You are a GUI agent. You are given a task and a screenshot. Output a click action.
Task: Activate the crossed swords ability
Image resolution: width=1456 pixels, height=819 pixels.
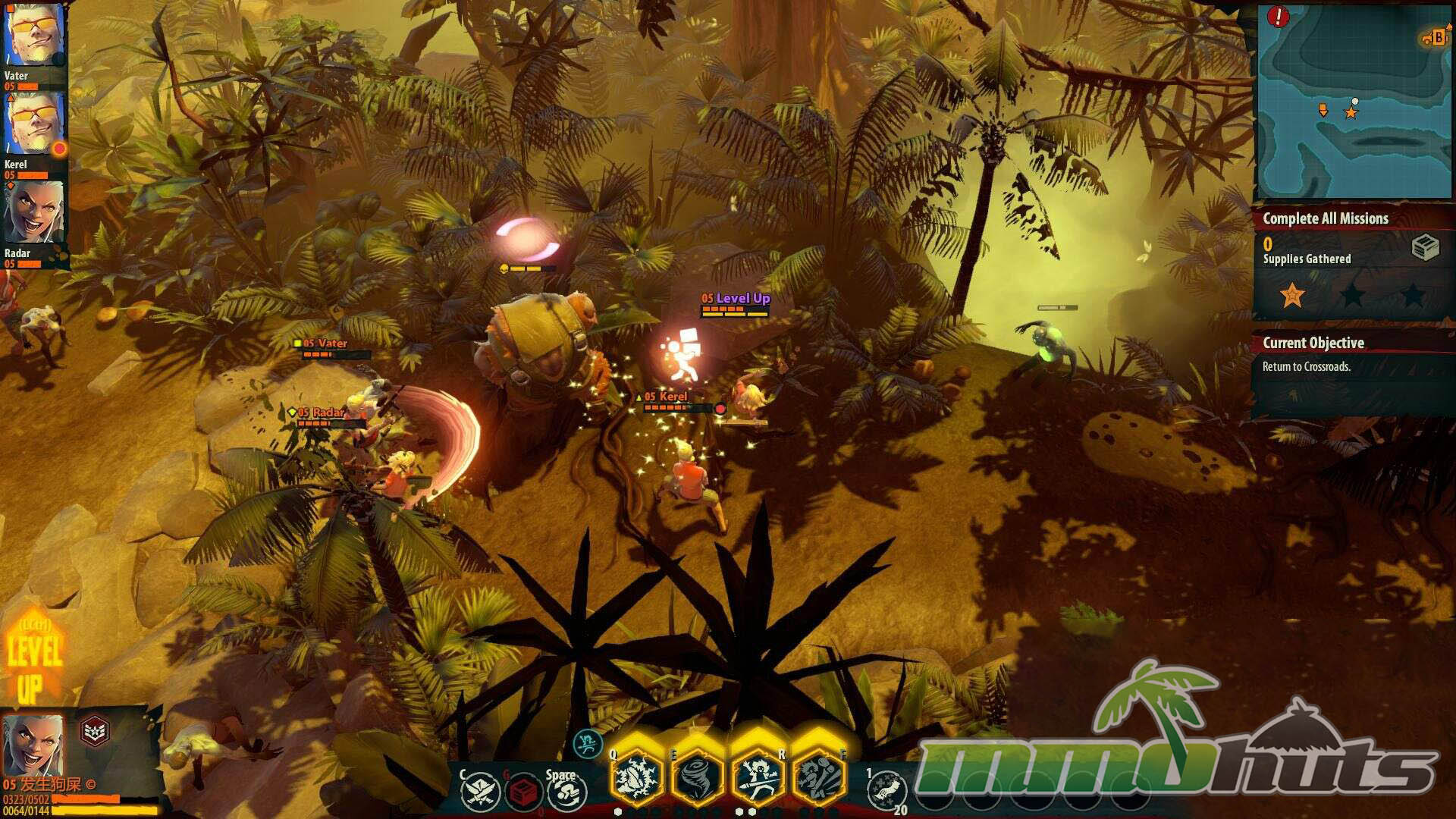[x=481, y=792]
